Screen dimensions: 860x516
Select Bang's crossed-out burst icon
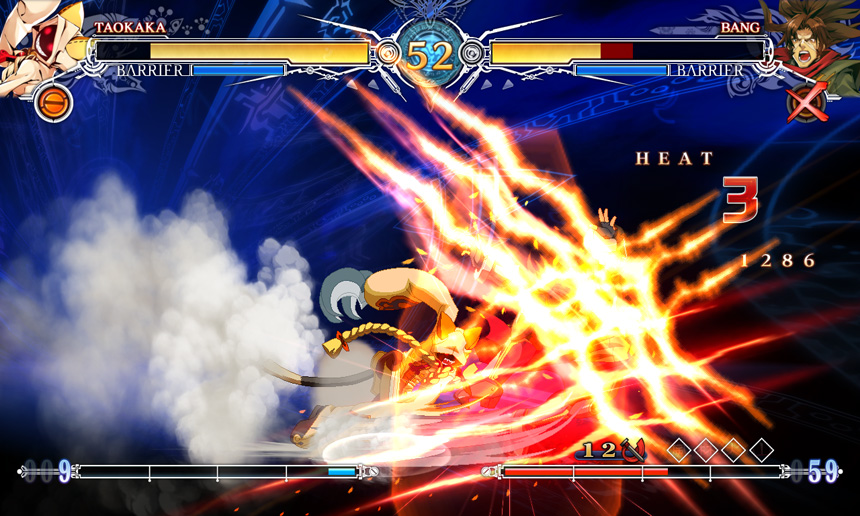tap(806, 102)
